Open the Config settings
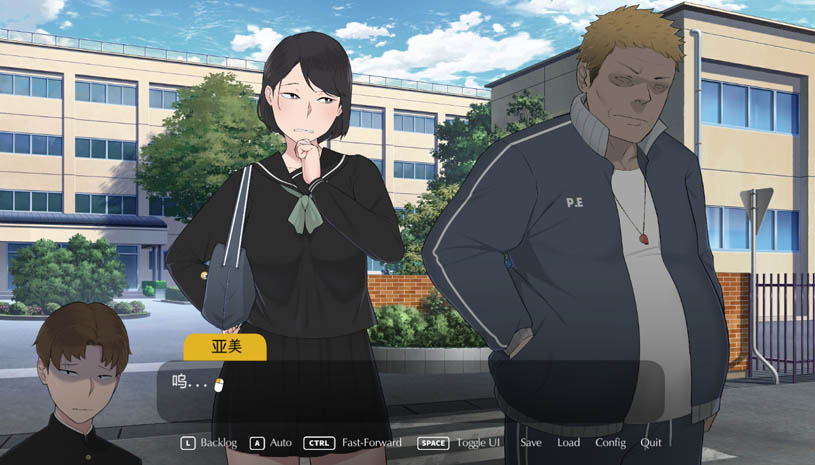 (610, 442)
